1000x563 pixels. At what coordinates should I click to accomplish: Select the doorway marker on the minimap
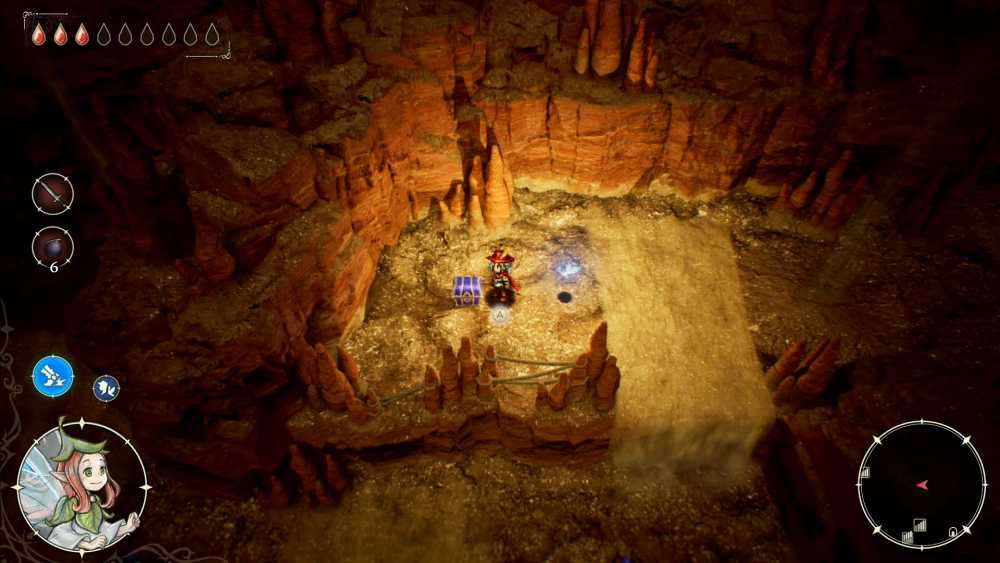pos(954,530)
